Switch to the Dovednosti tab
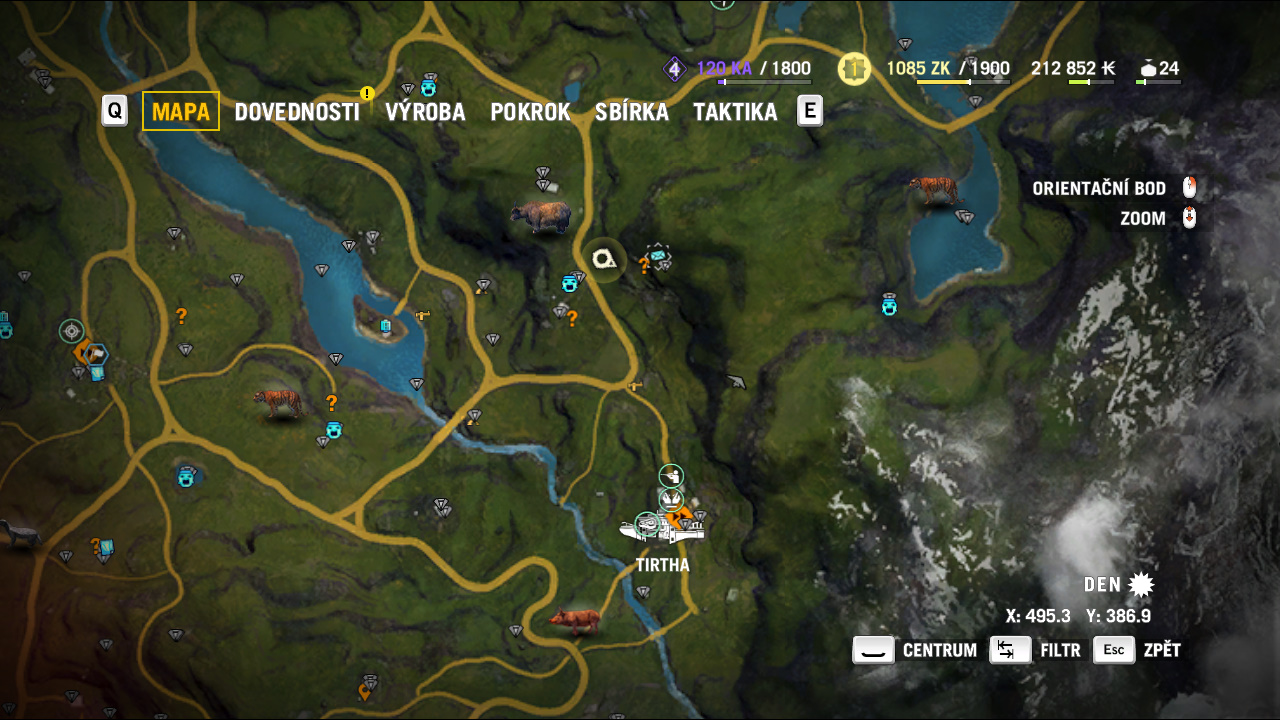 click(296, 112)
